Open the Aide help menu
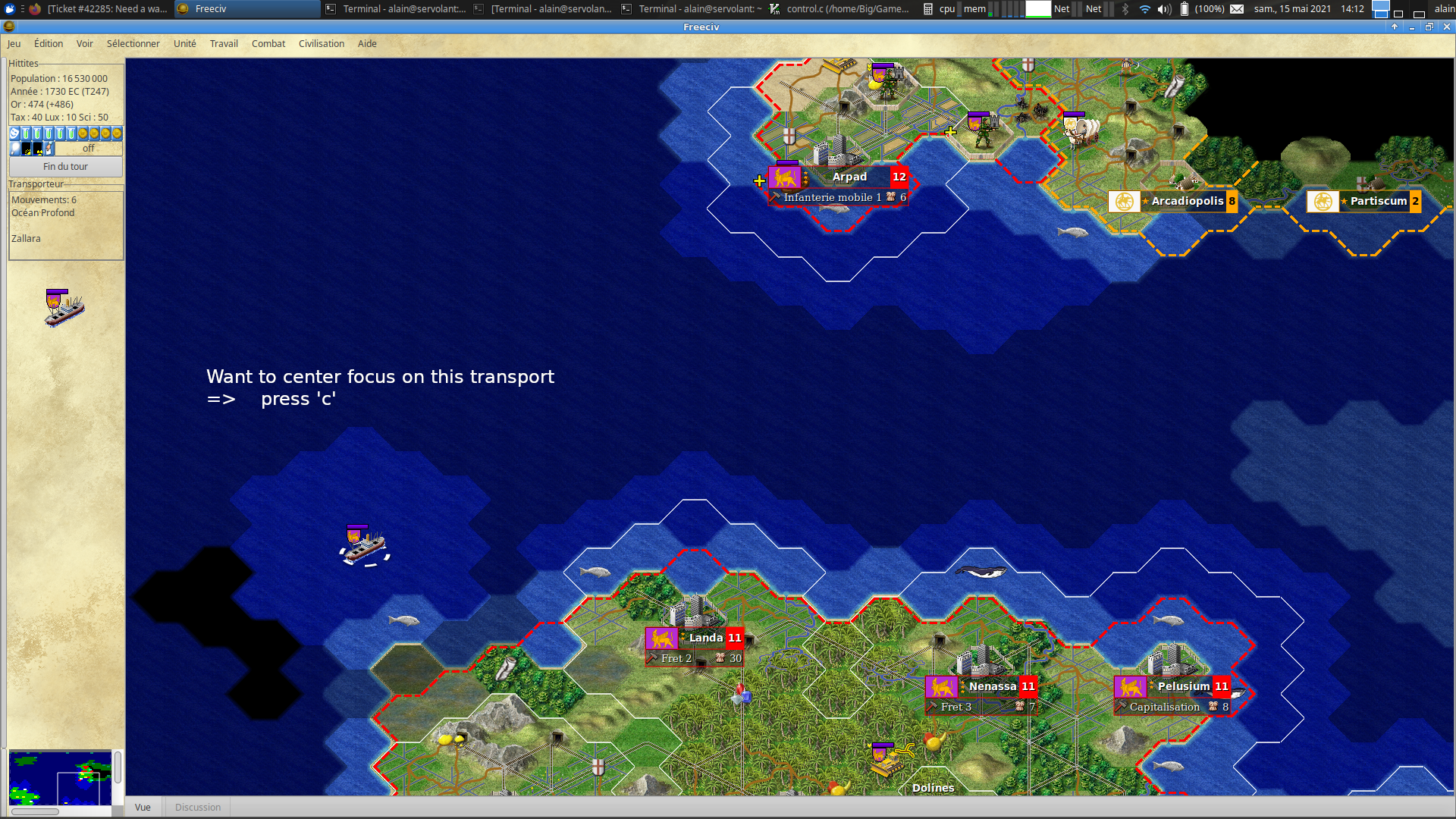 [367, 44]
